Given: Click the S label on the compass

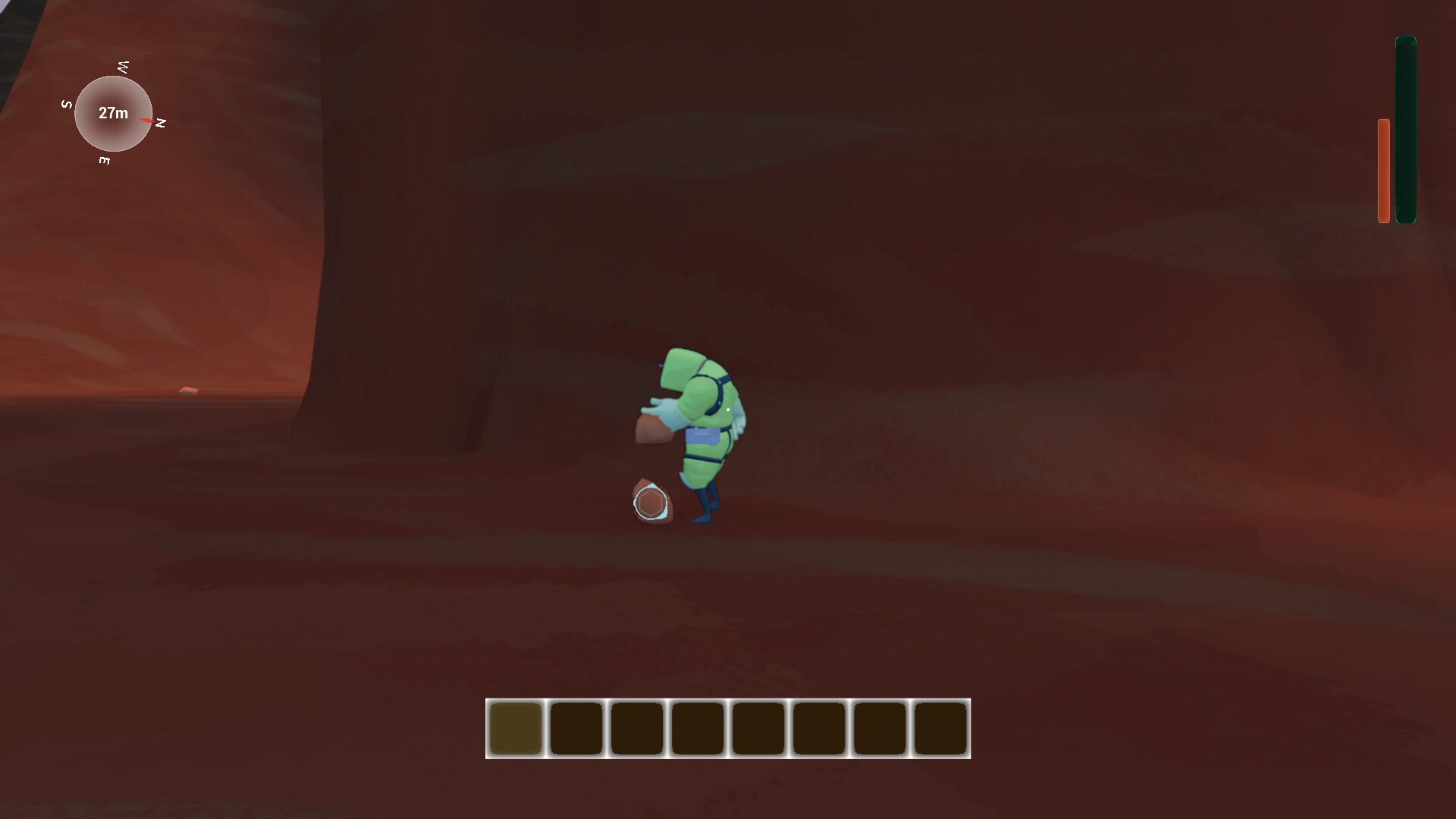Looking at the screenshot, I should point(67,104).
